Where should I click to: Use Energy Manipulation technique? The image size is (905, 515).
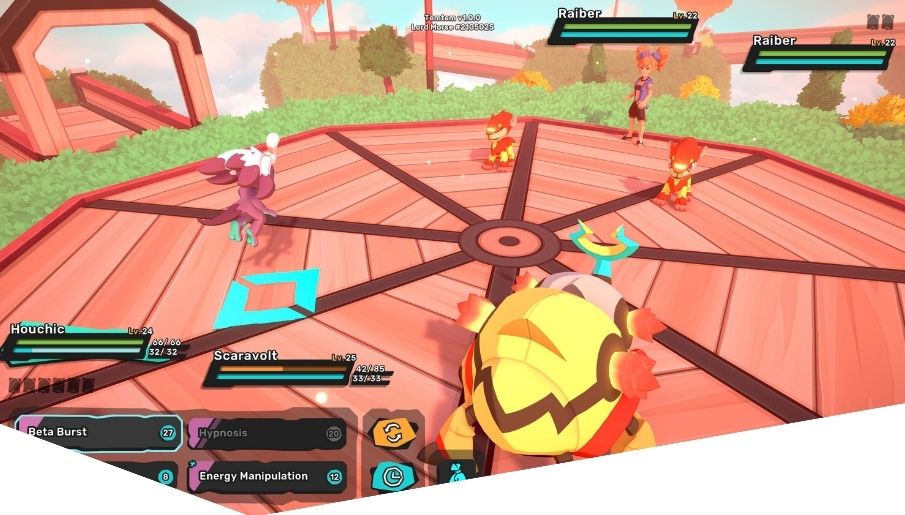(265, 477)
